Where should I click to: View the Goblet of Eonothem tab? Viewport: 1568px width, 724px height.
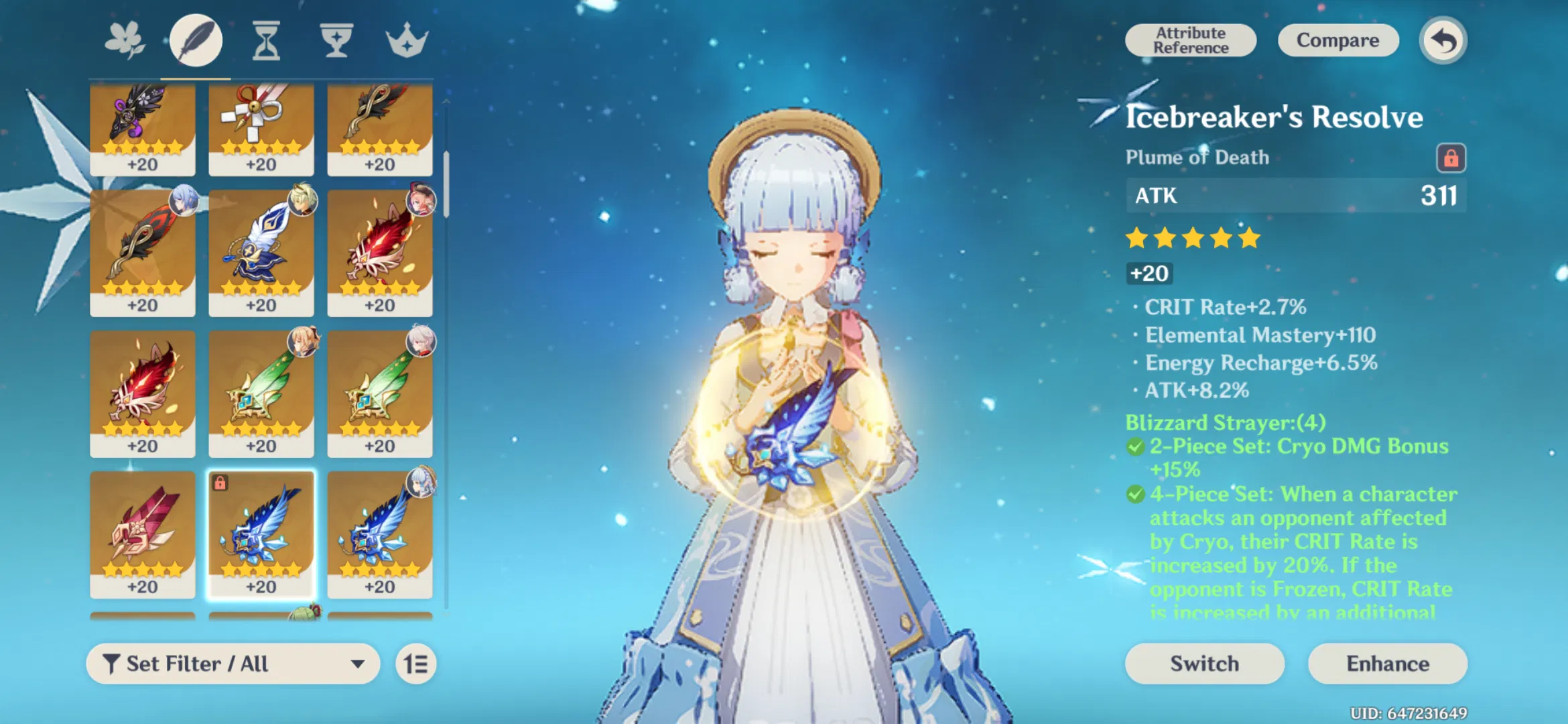[337, 39]
